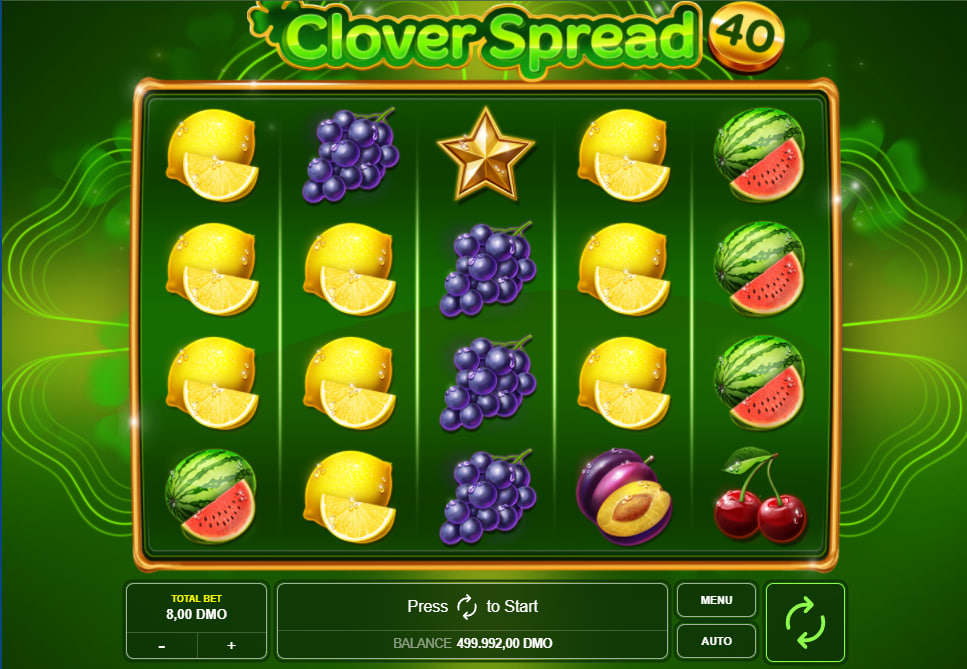
Task: Activate the AUTO spin button
Action: pos(716,641)
